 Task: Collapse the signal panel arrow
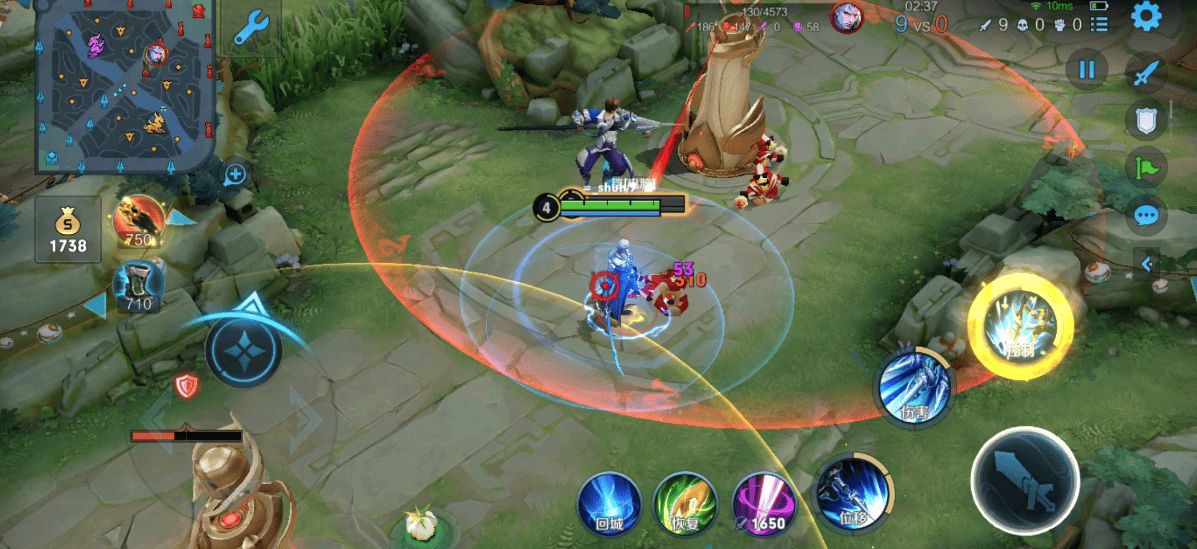pyautogui.click(x=1147, y=264)
